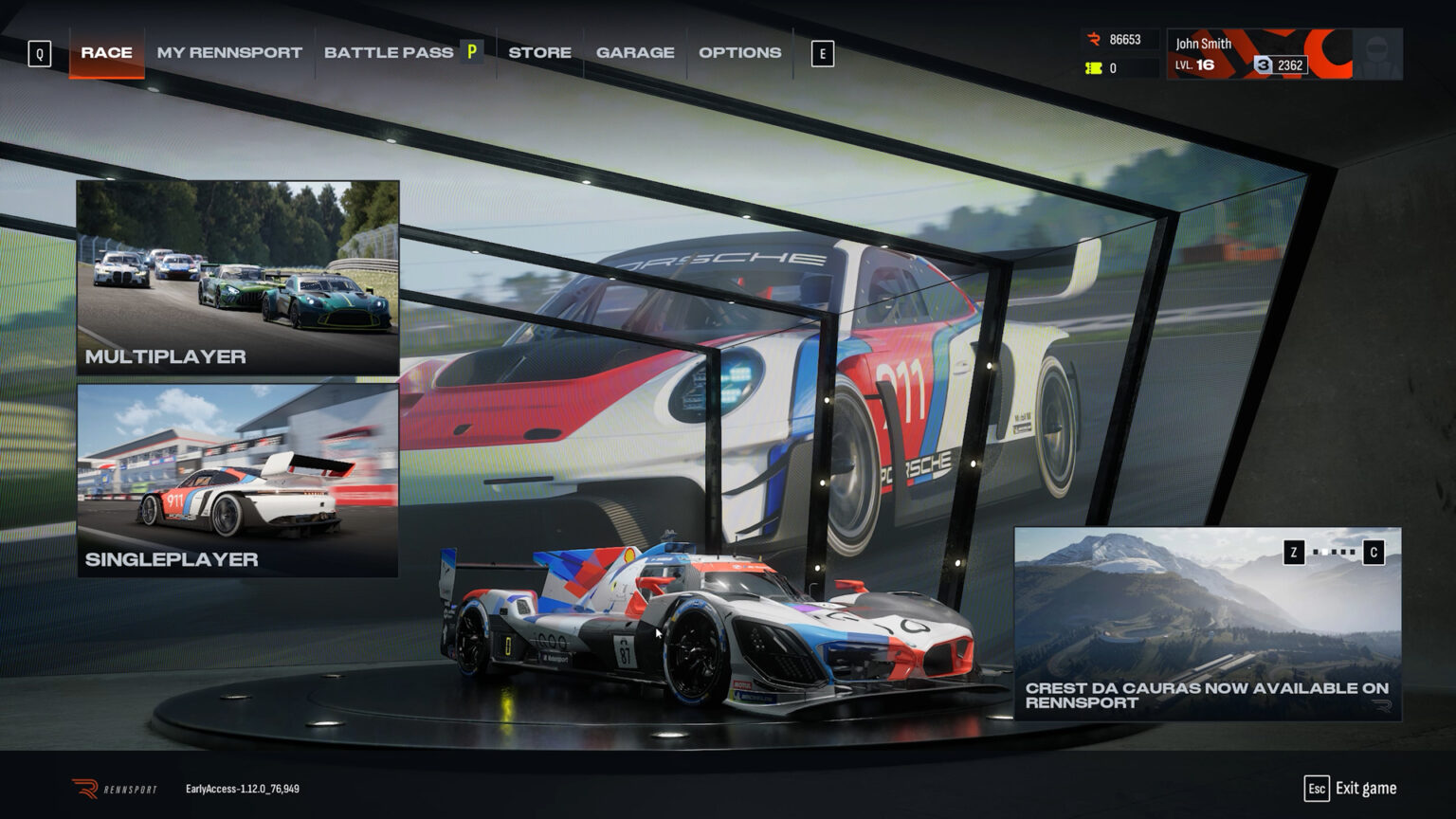Click the E key shortcut icon in menu bar
The height and width of the screenshot is (819, 1456).
[821, 54]
